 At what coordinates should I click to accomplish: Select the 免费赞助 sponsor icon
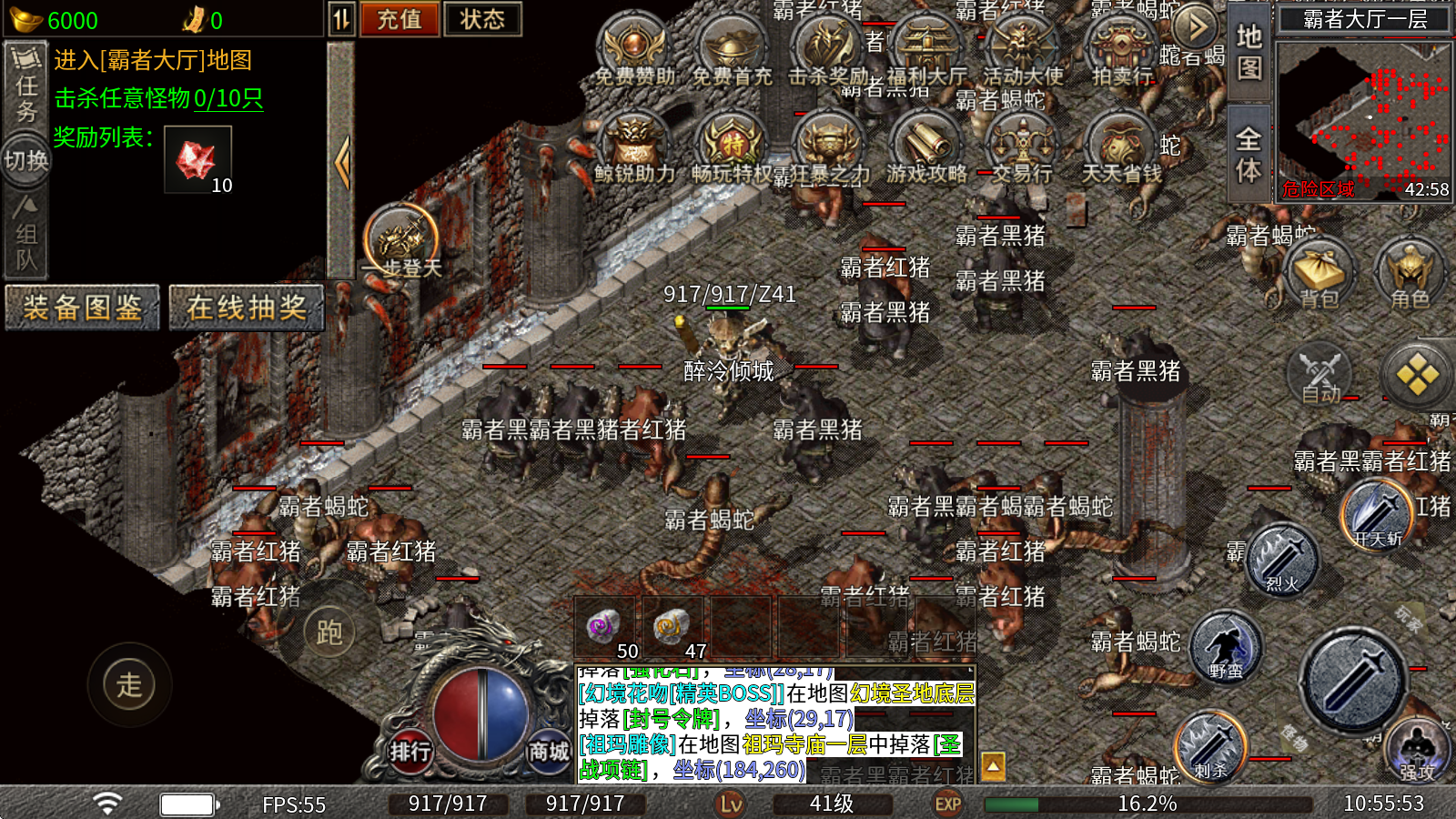(x=633, y=50)
